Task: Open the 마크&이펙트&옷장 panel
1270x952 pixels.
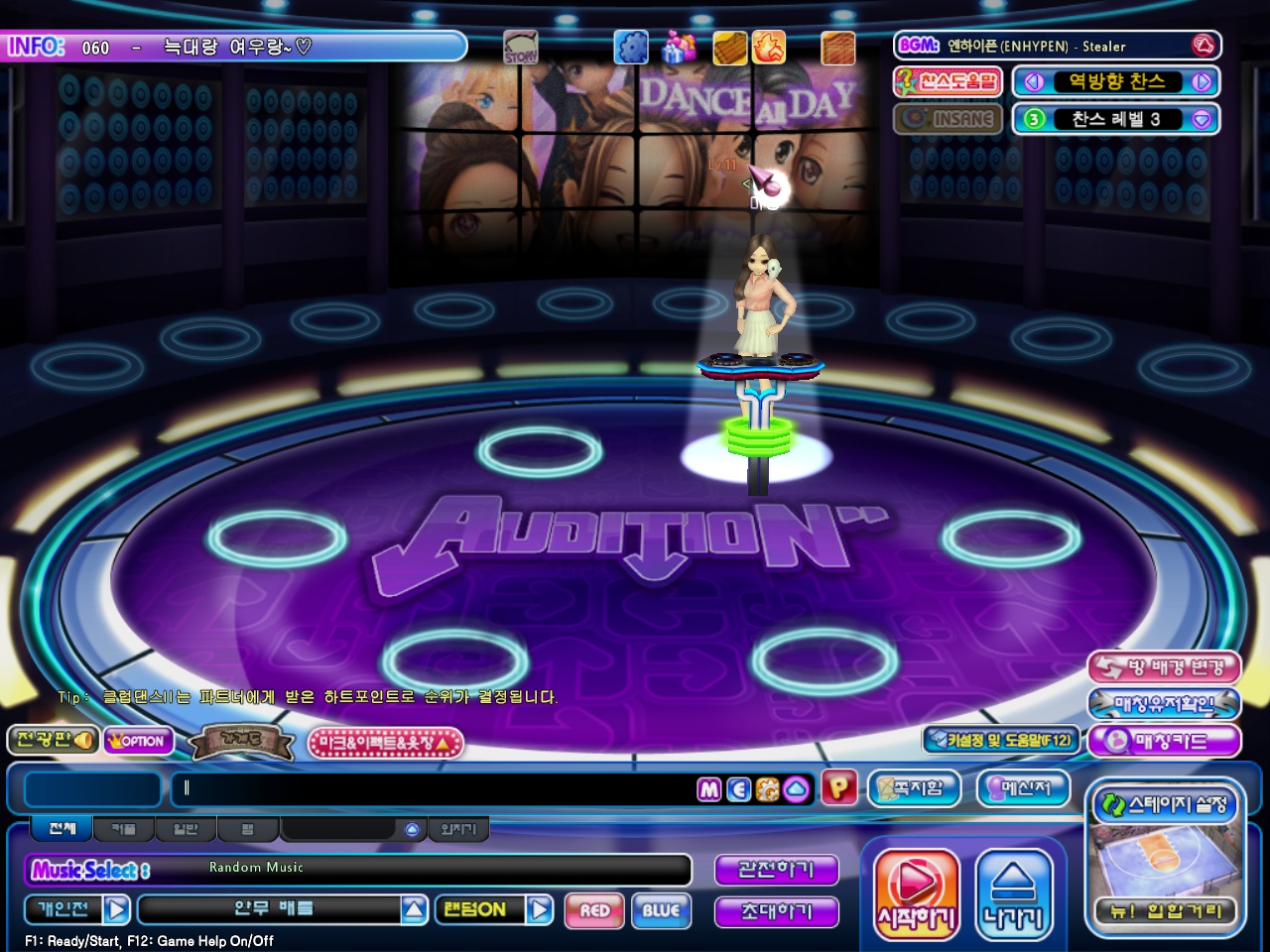Action: 386,743
